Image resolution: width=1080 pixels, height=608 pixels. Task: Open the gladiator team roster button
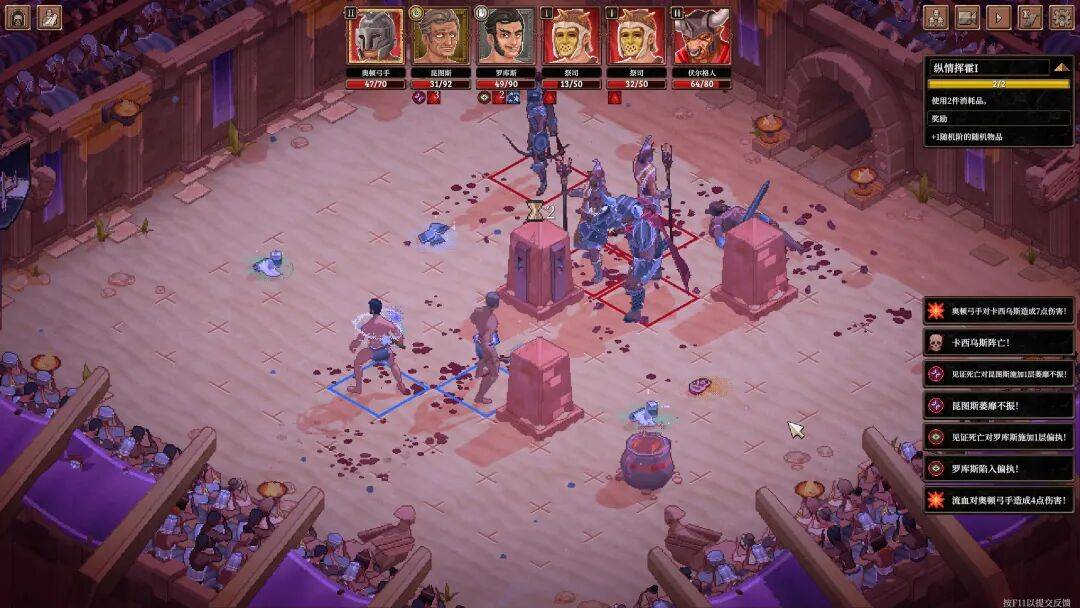pos(935,17)
